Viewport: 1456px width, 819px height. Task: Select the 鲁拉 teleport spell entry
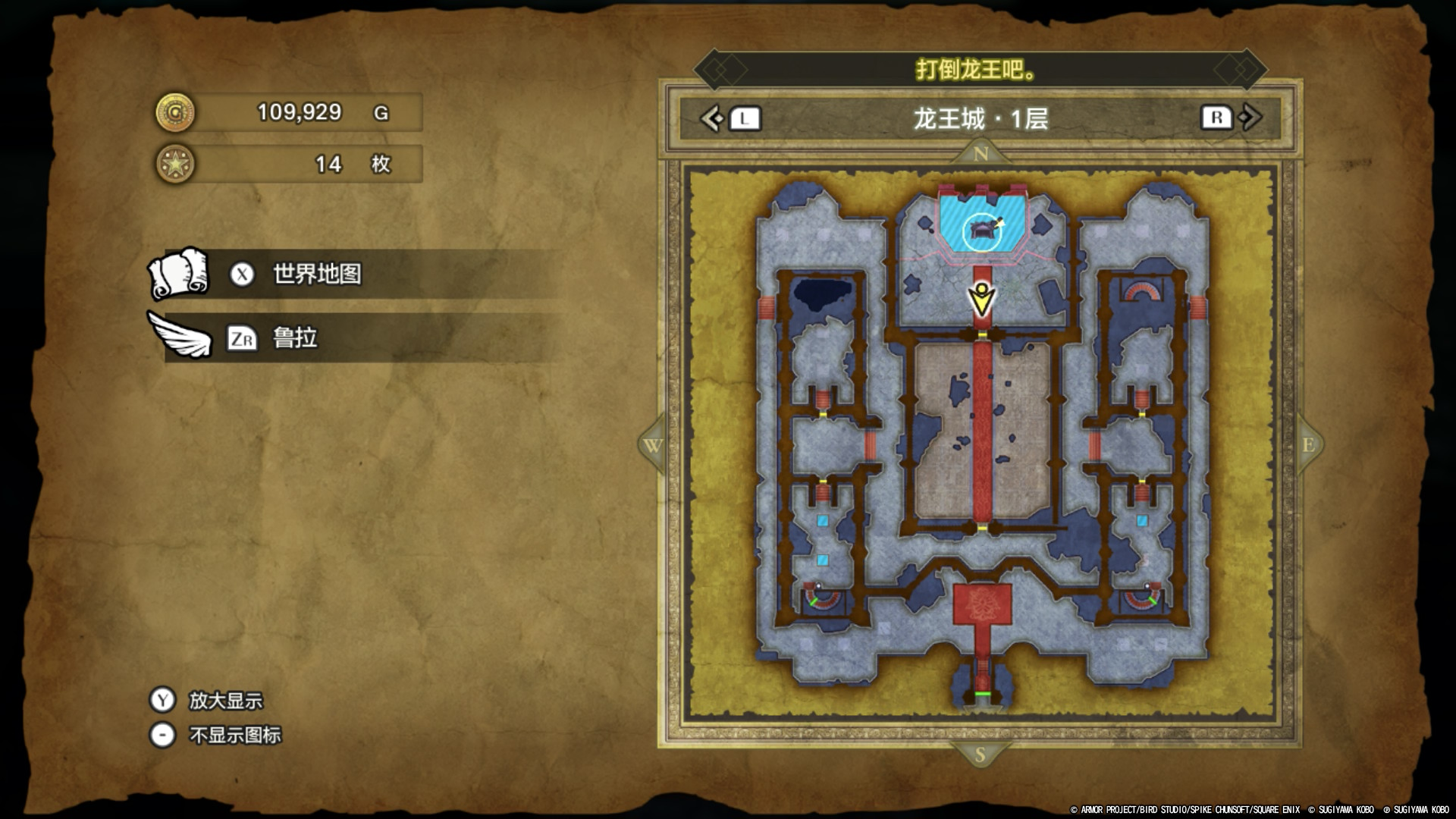pyautogui.click(x=294, y=338)
